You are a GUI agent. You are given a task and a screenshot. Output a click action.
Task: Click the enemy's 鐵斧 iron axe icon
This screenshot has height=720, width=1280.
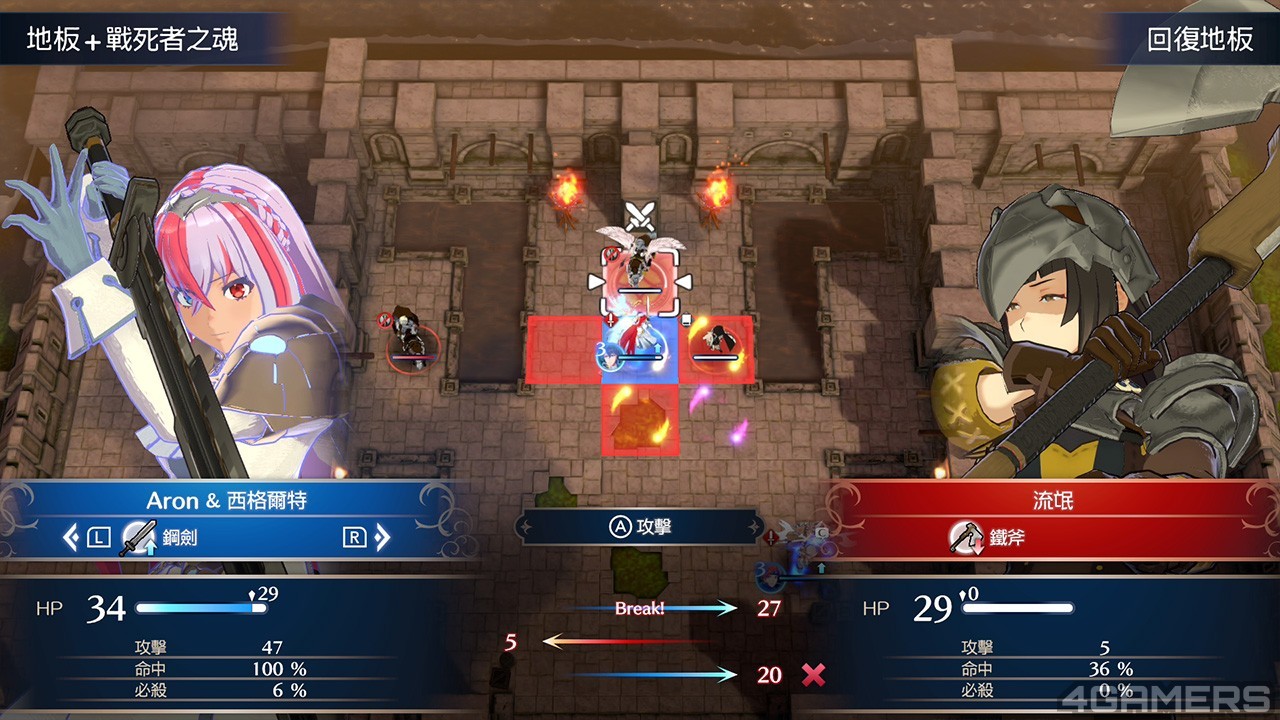point(965,538)
